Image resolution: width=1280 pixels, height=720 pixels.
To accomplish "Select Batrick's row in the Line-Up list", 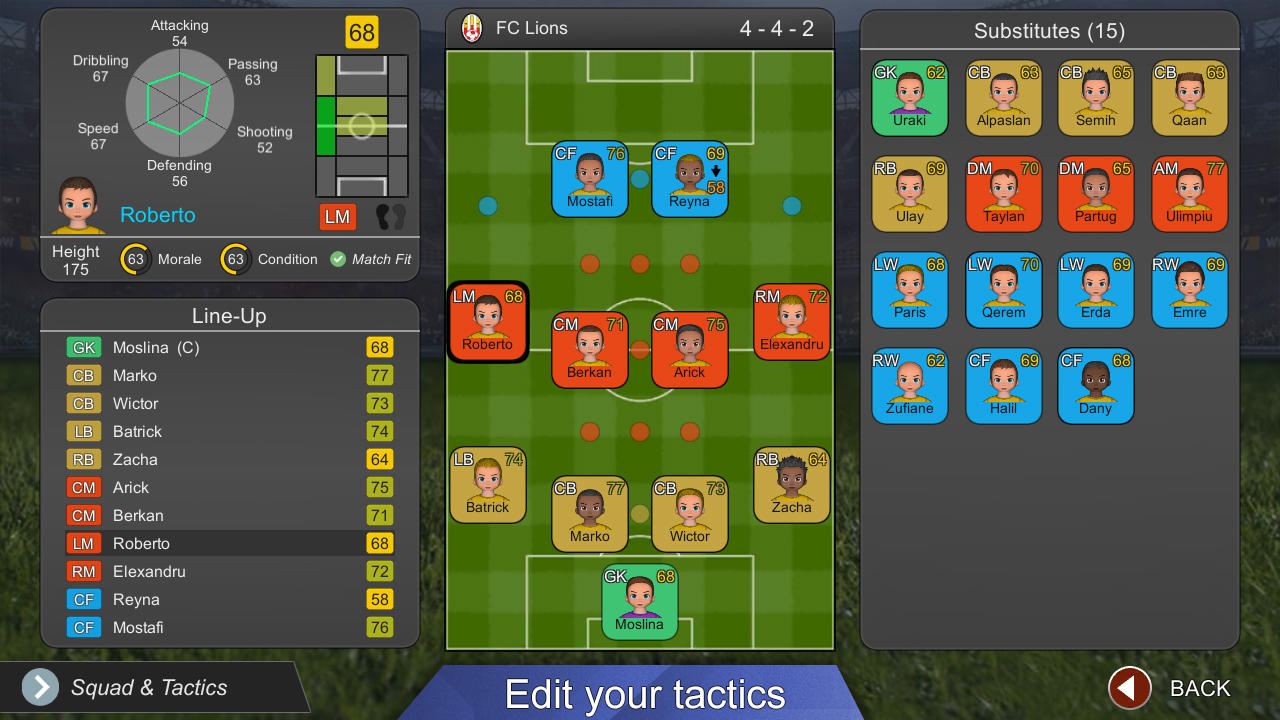I will click(x=229, y=431).
